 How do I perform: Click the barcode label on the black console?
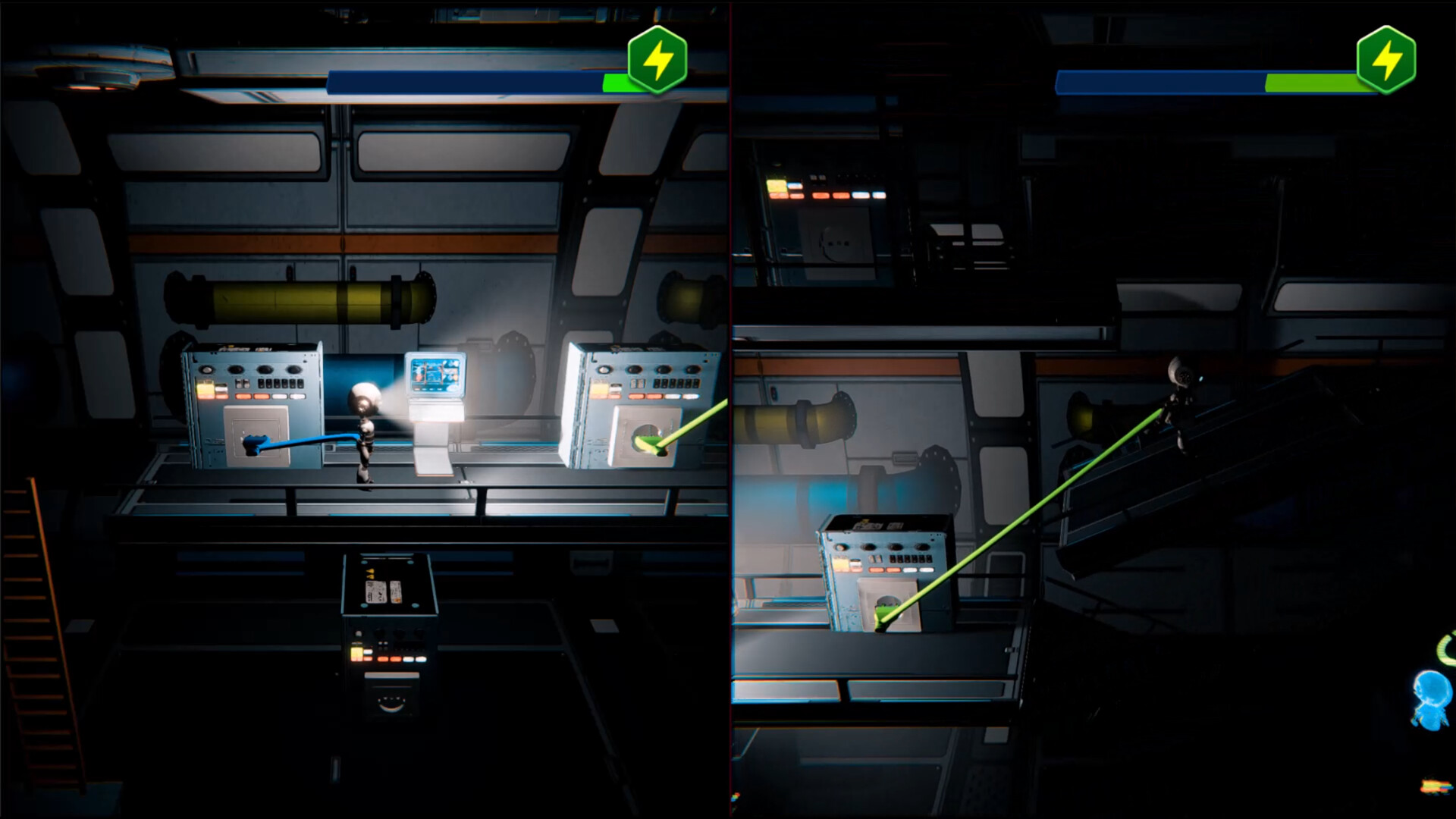pos(377,591)
